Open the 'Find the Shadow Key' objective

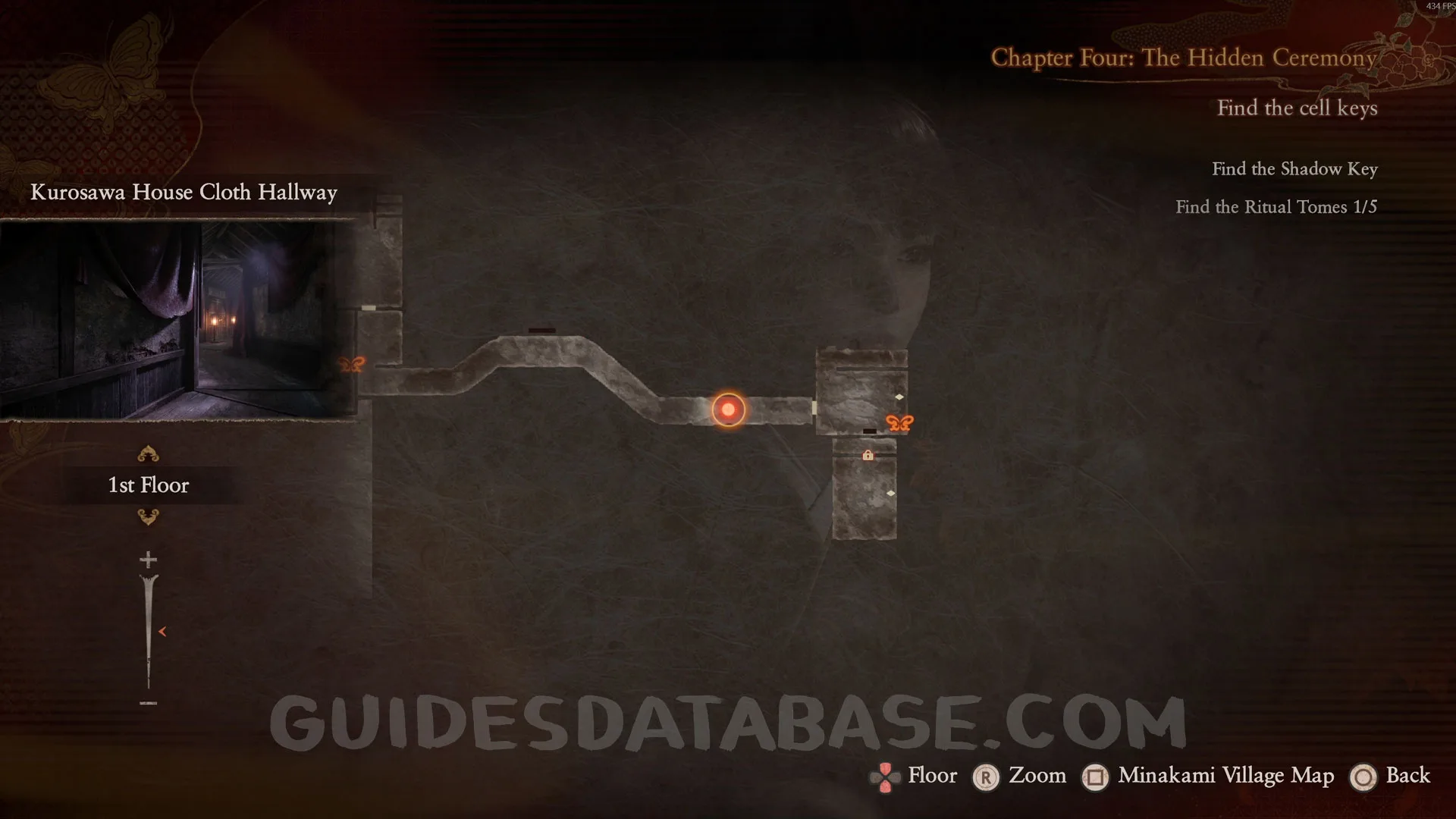pos(1294,169)
